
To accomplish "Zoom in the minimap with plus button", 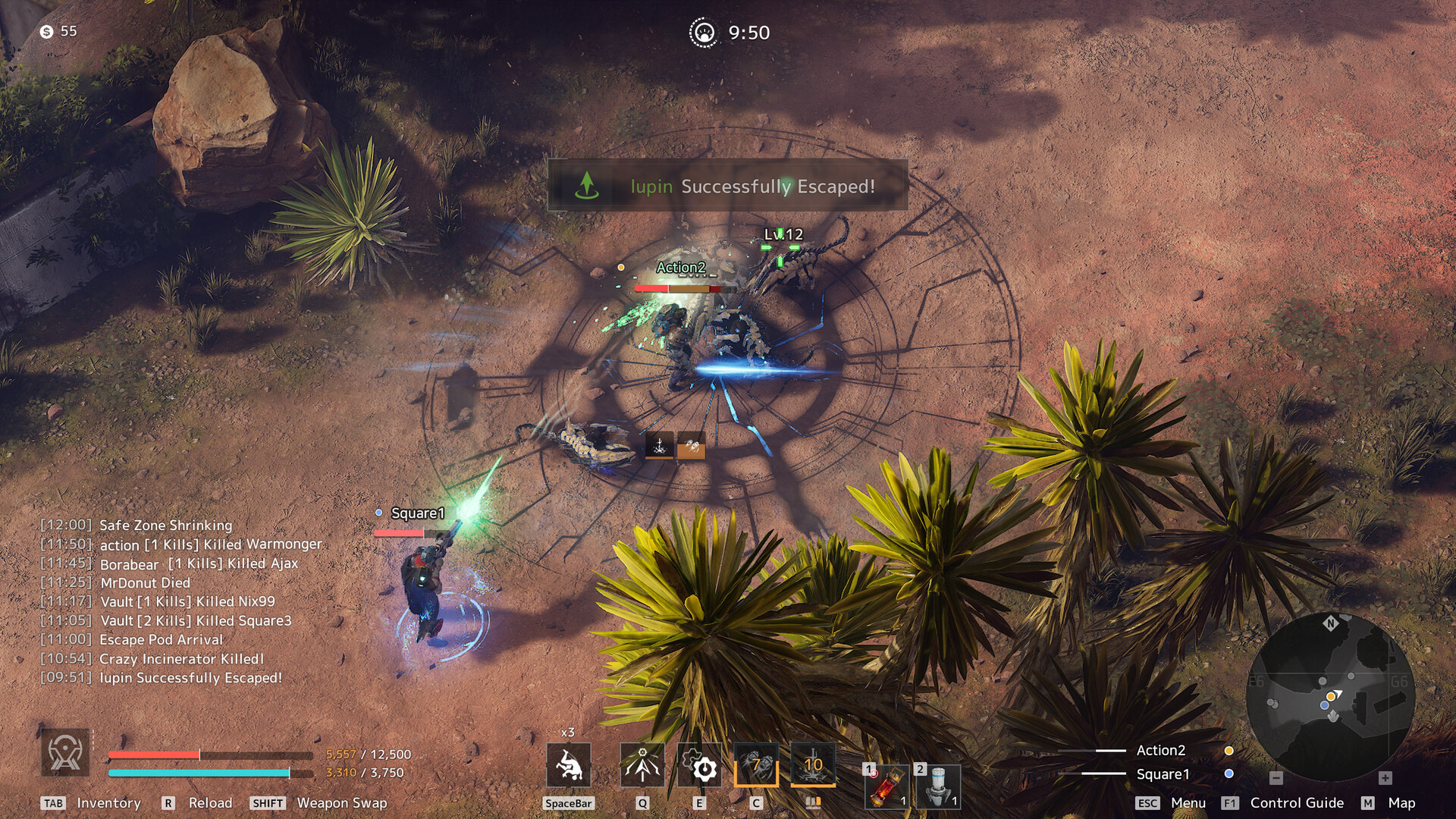I will 1385,778.
